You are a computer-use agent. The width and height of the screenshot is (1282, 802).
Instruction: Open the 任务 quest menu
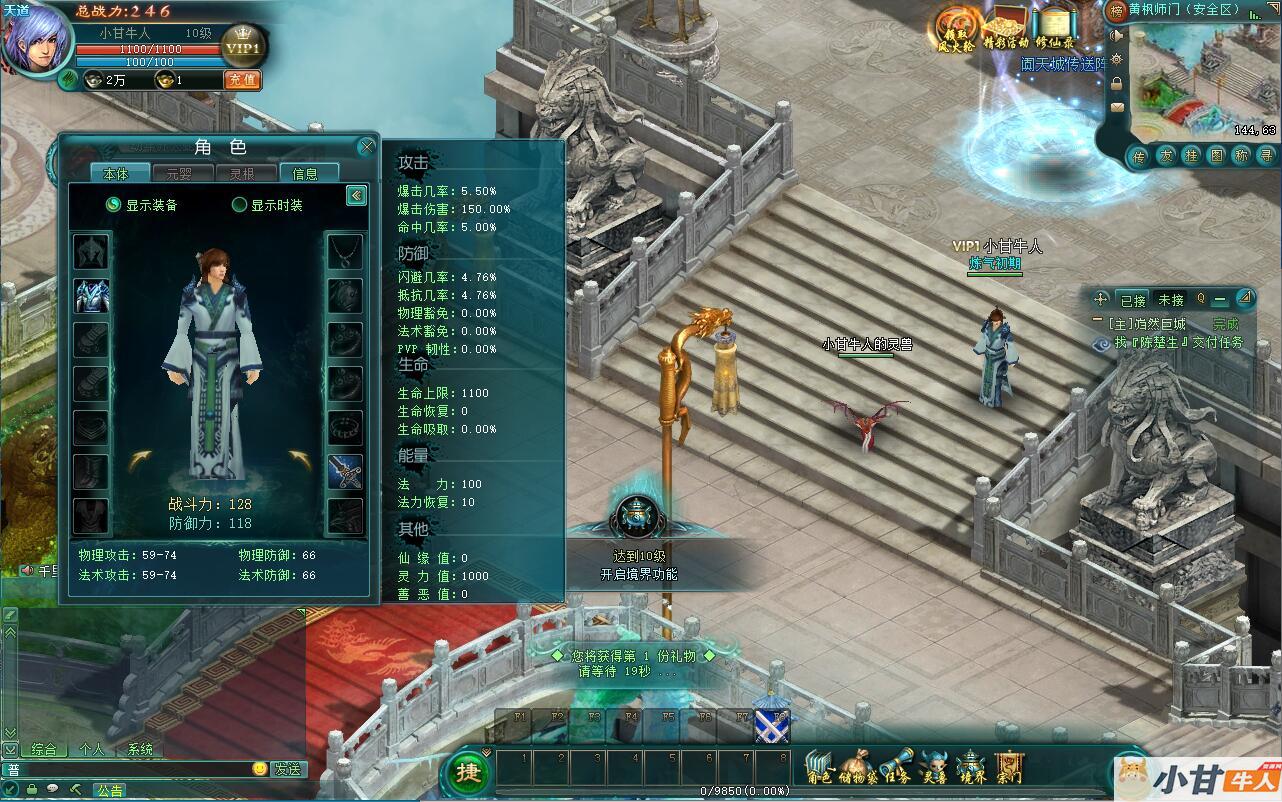coord(896,768)
